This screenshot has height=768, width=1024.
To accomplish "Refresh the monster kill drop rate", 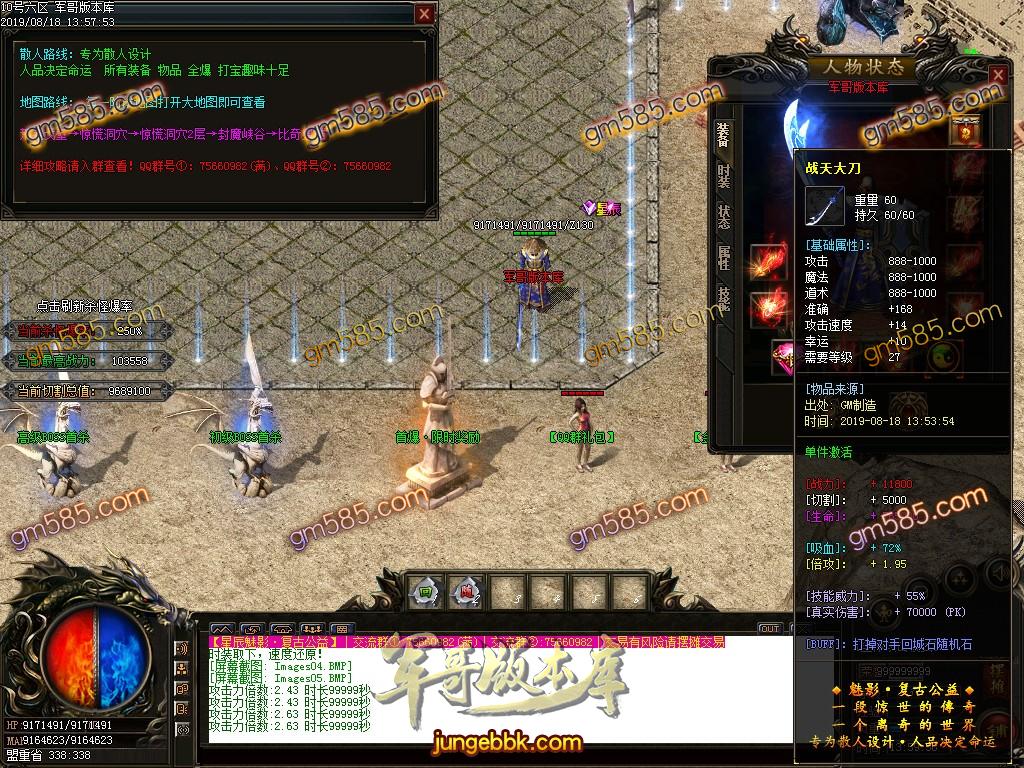I will point(85,307).
